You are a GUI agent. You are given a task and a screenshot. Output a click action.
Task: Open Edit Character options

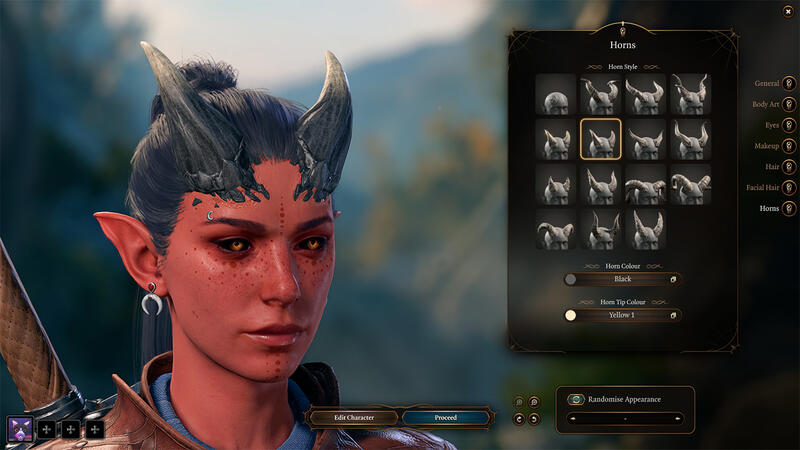click(x=353, y=417)
